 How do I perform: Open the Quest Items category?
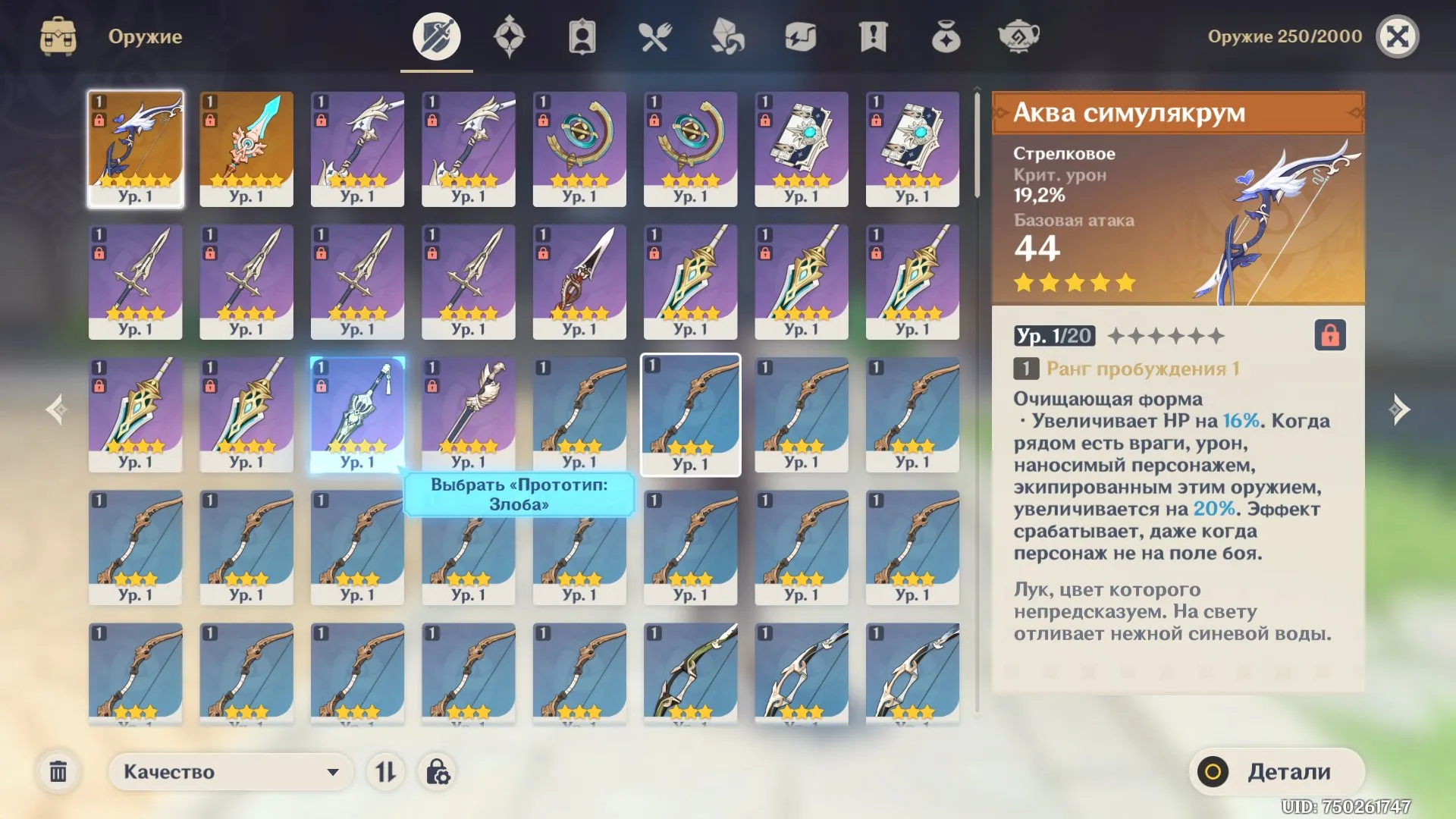tap(874, 36)
